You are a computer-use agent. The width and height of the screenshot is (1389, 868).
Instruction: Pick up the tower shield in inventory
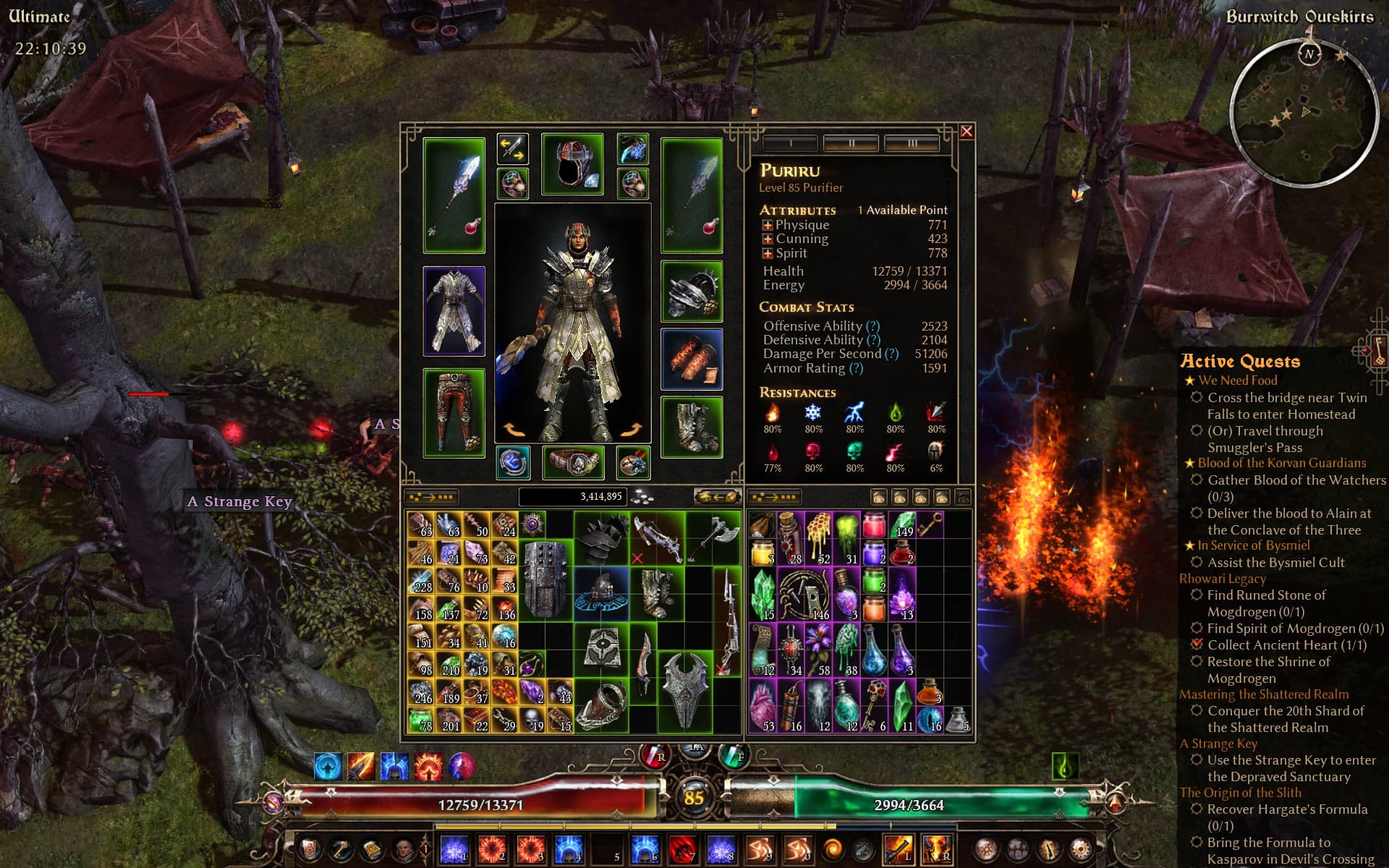pos(545,579)
